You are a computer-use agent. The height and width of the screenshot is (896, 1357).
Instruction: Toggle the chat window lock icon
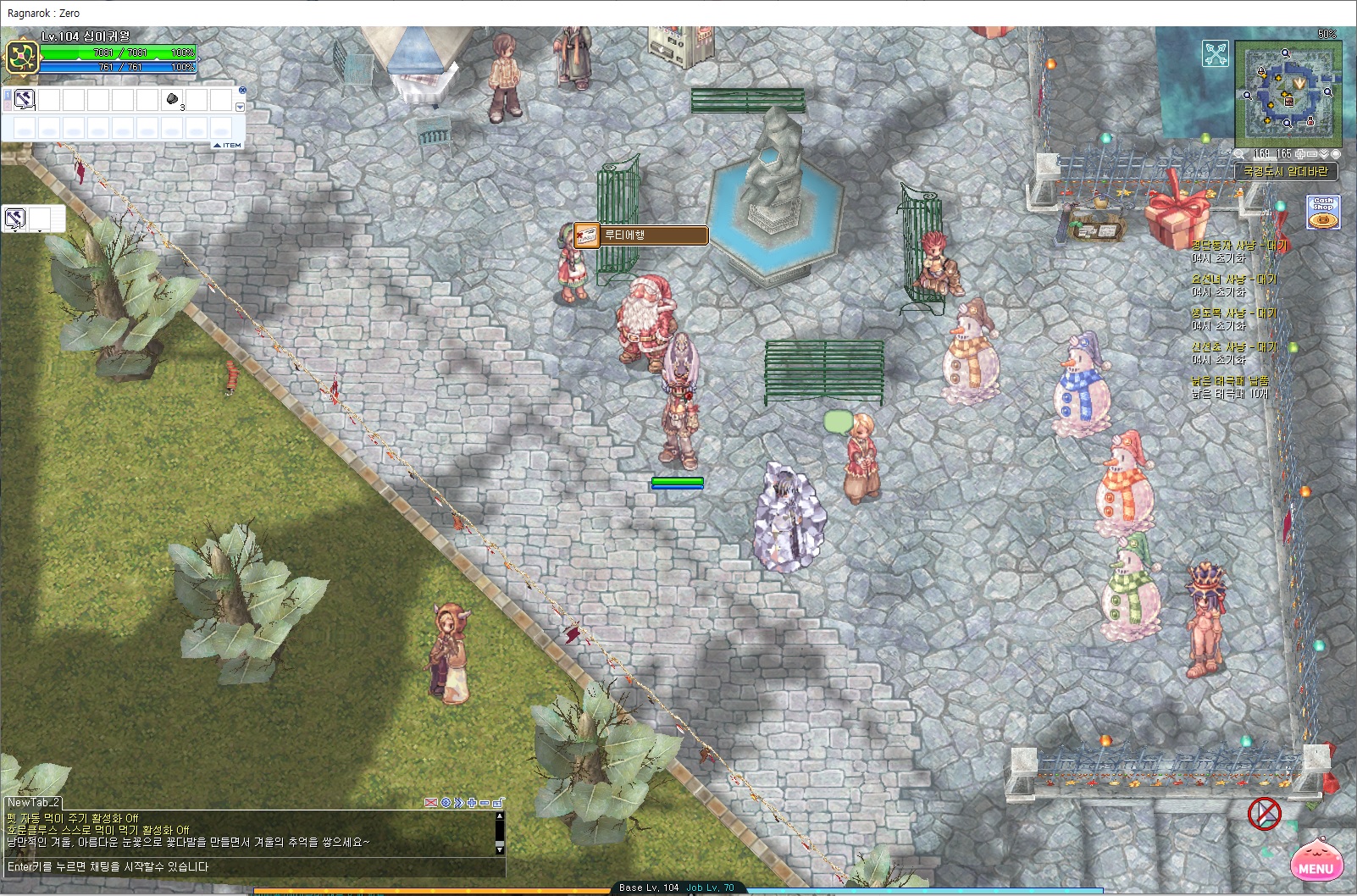498,802
